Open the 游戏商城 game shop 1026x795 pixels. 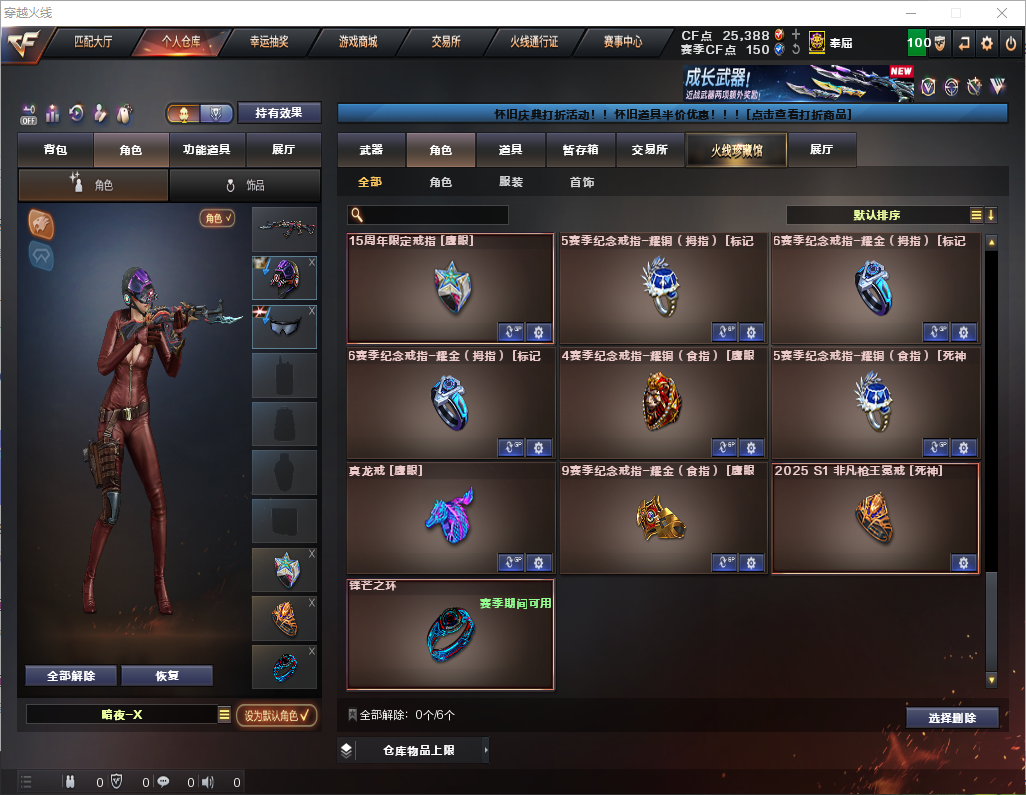[x=357, y=42]
